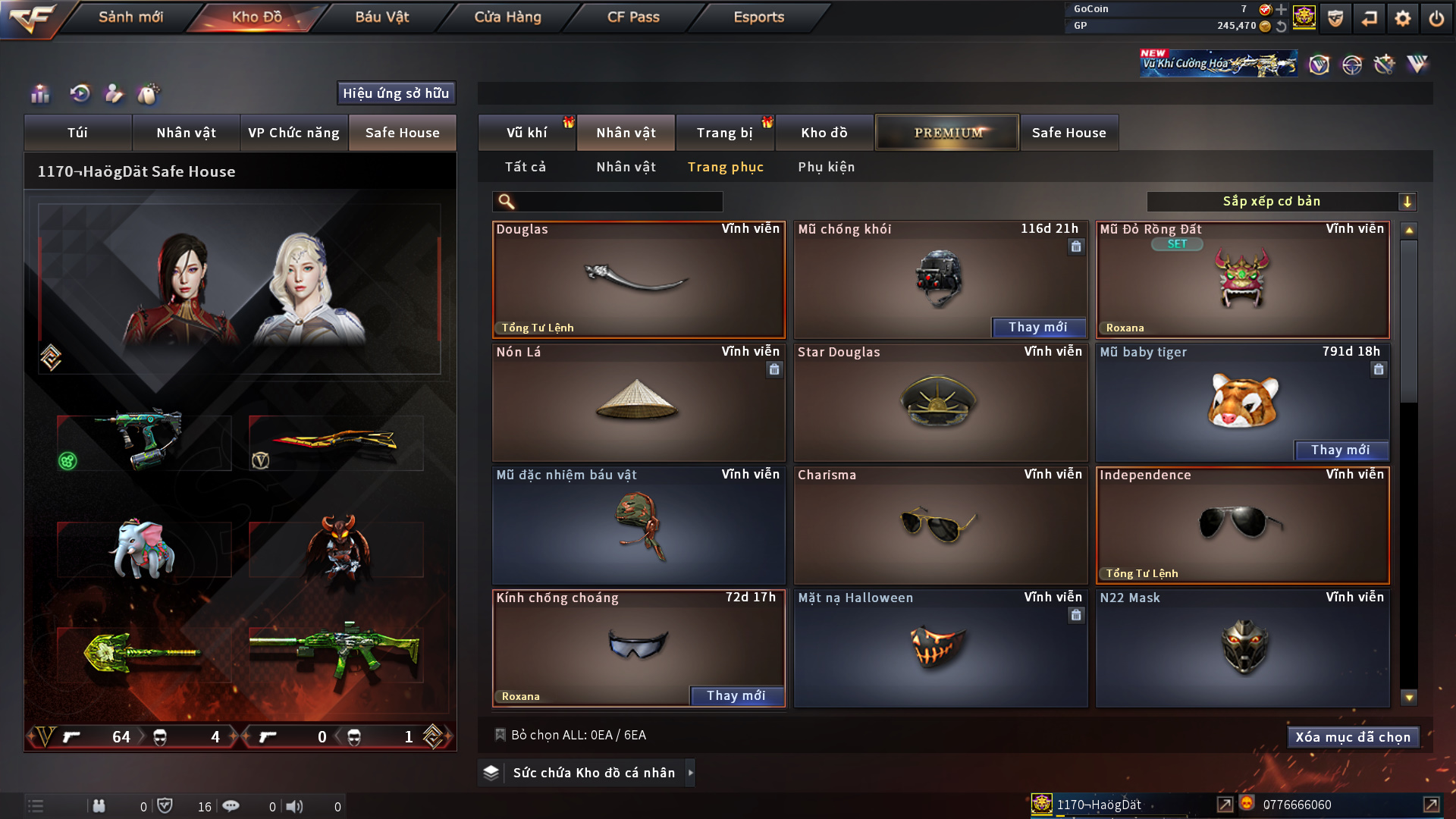Select the Charisma sunglasses item
This screenshot has height=819, width=1456.
(x=940, y=526)
